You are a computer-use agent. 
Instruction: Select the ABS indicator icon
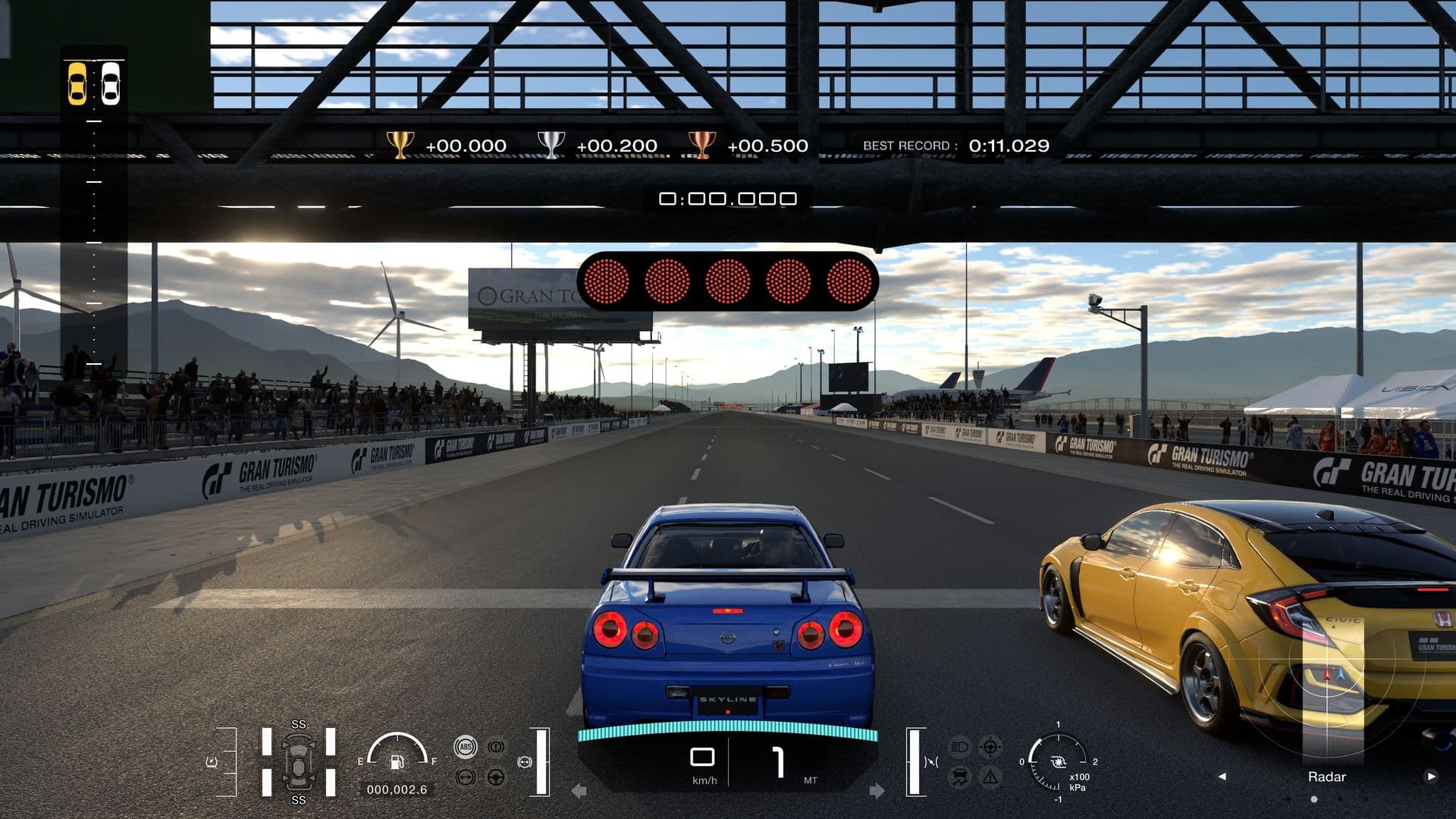465,746
